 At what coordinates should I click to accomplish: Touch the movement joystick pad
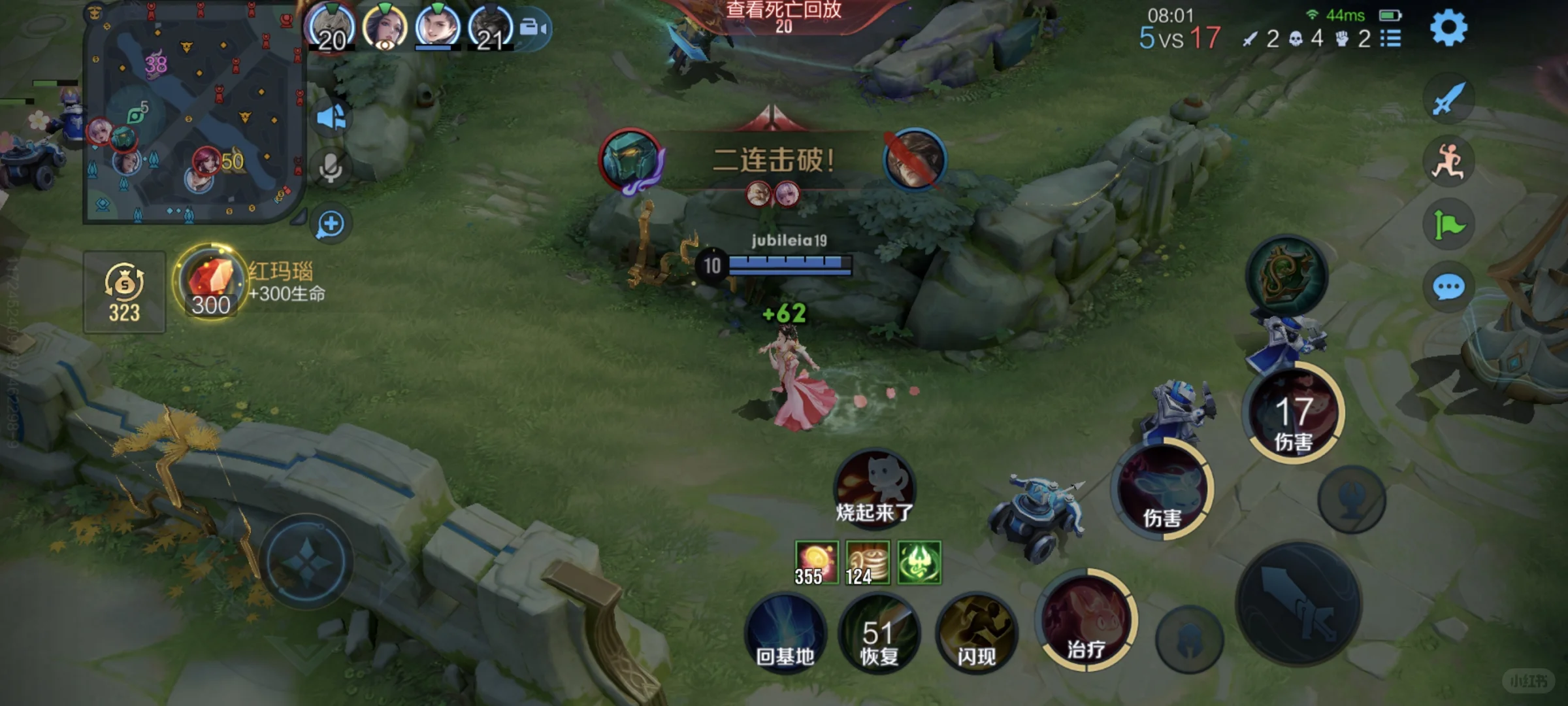[x=306, y=561]
